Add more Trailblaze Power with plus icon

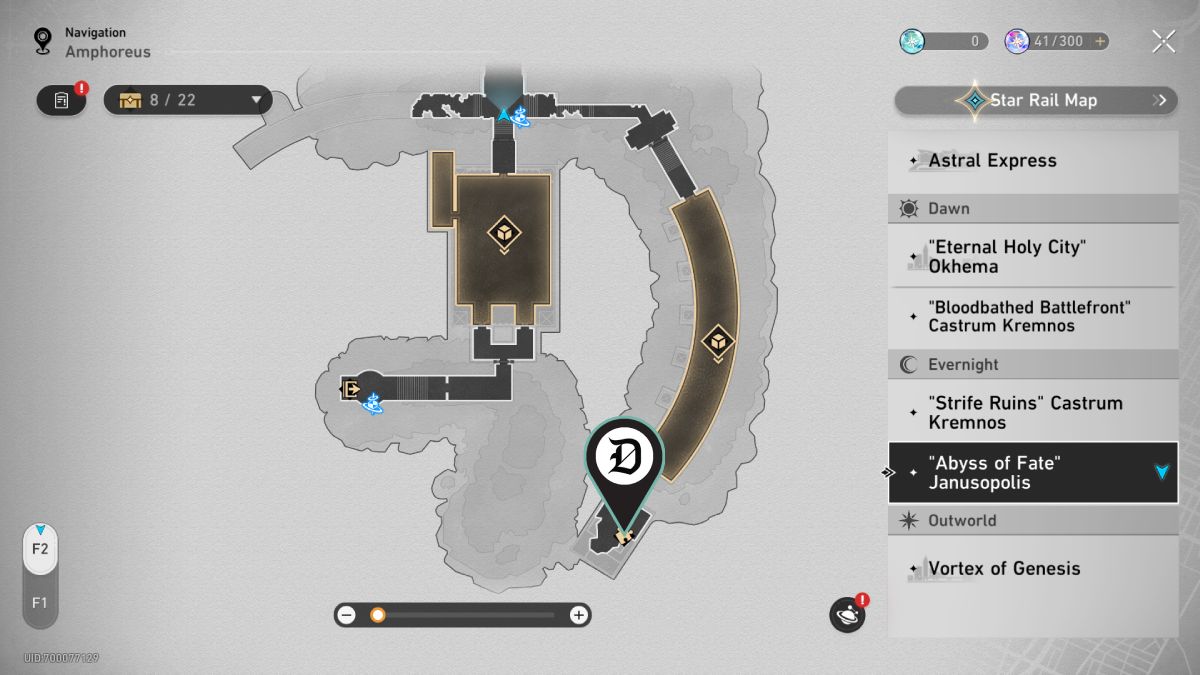[x=1100, y=41]
